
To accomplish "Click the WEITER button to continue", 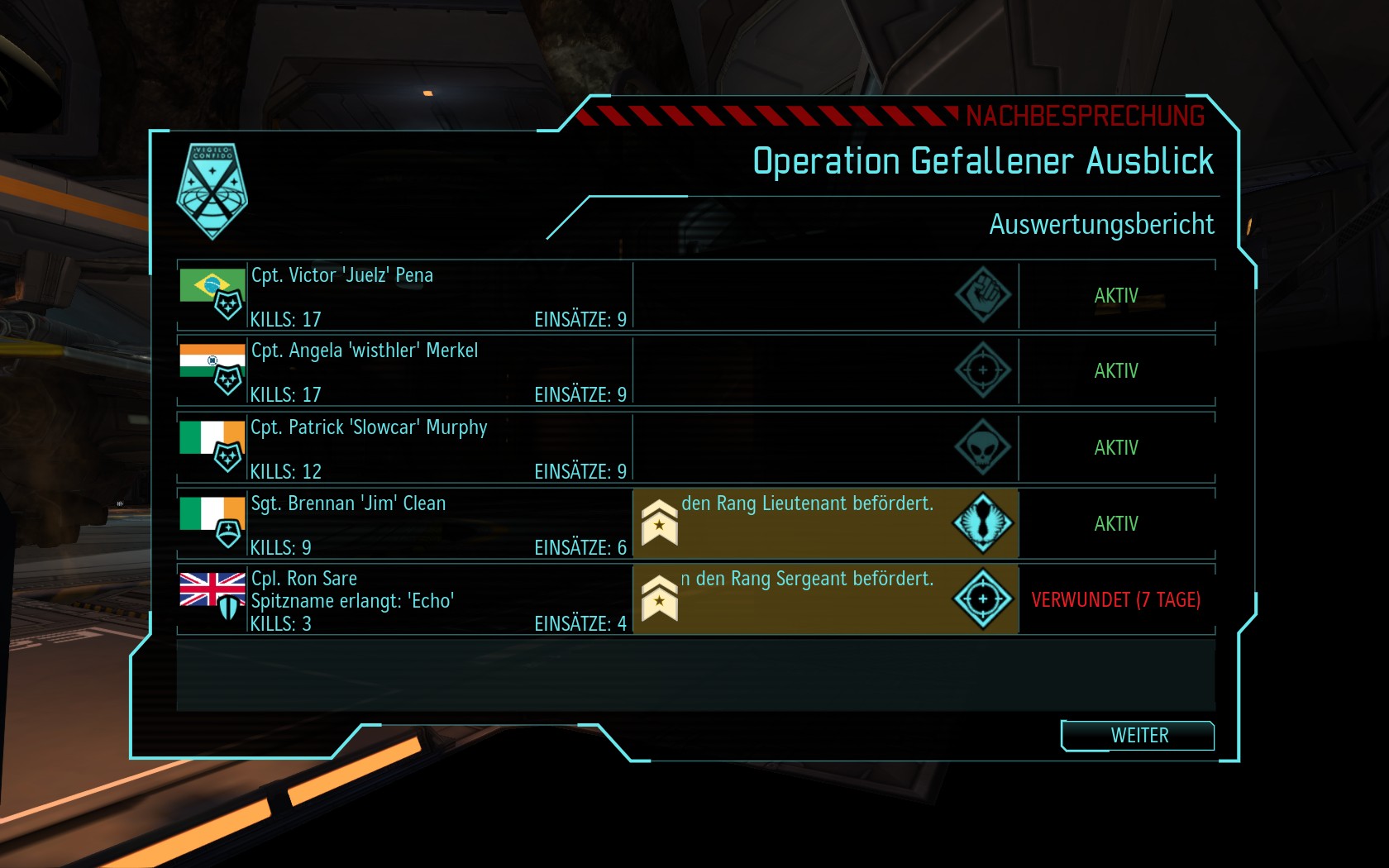I will [1138, 735].
